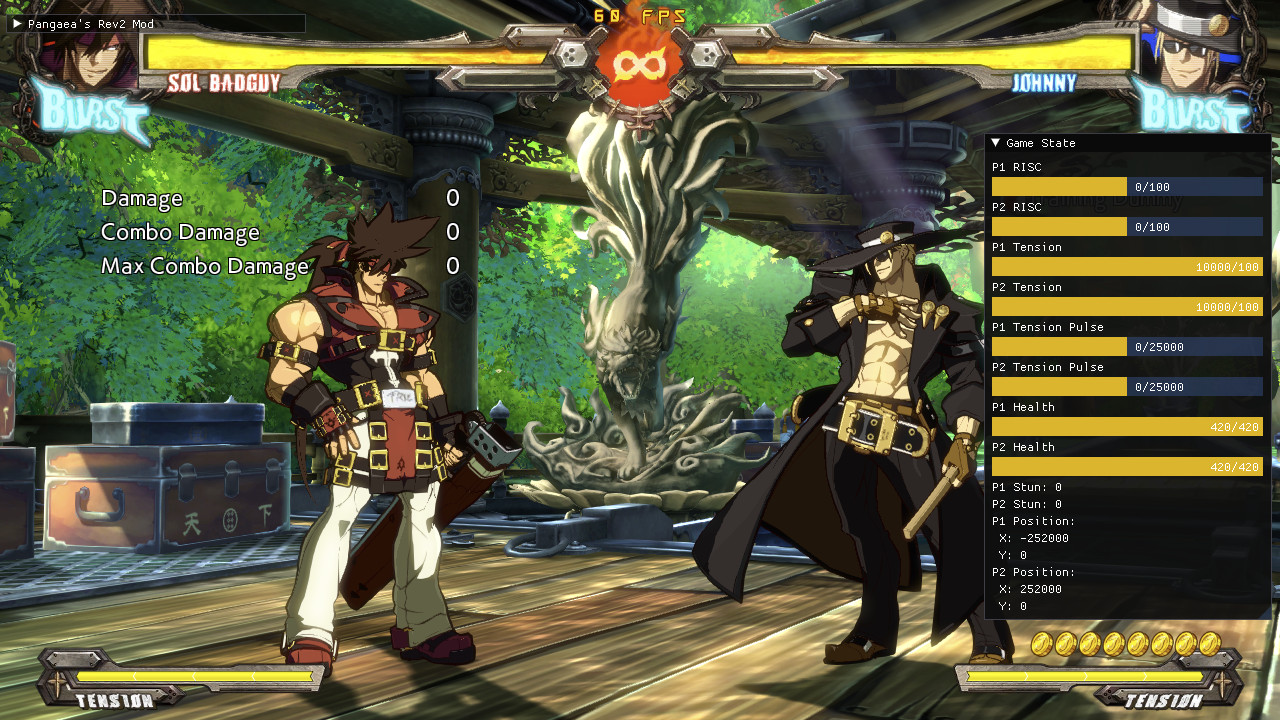Adjust the P1 Tension slider

1127,267
